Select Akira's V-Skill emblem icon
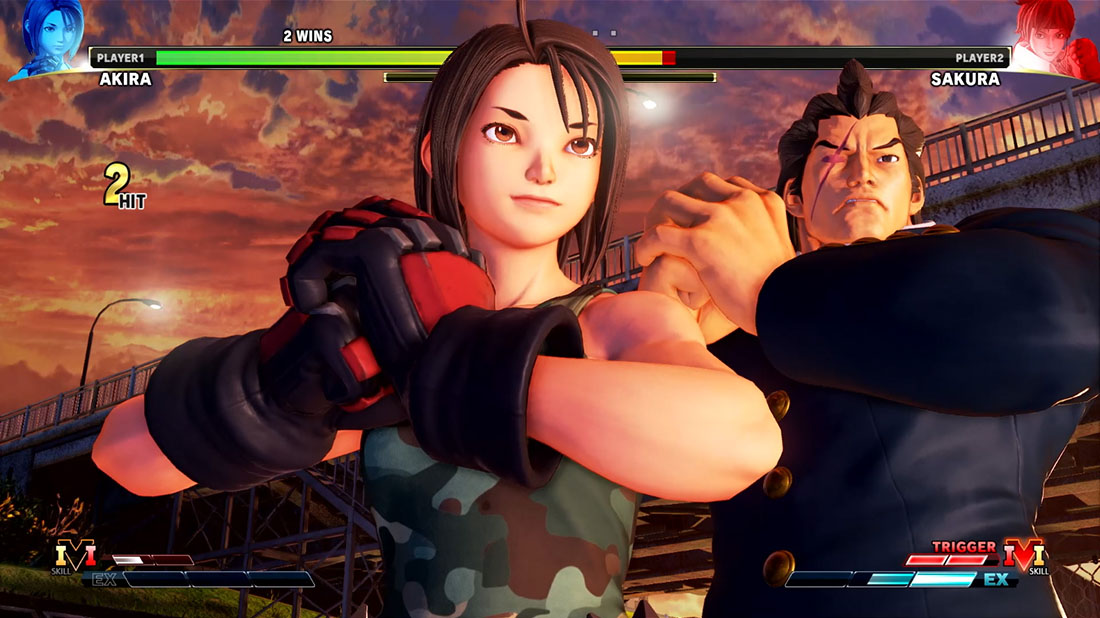The height and width of the screenshot is (618, 1100). click(x=75, y=555)
